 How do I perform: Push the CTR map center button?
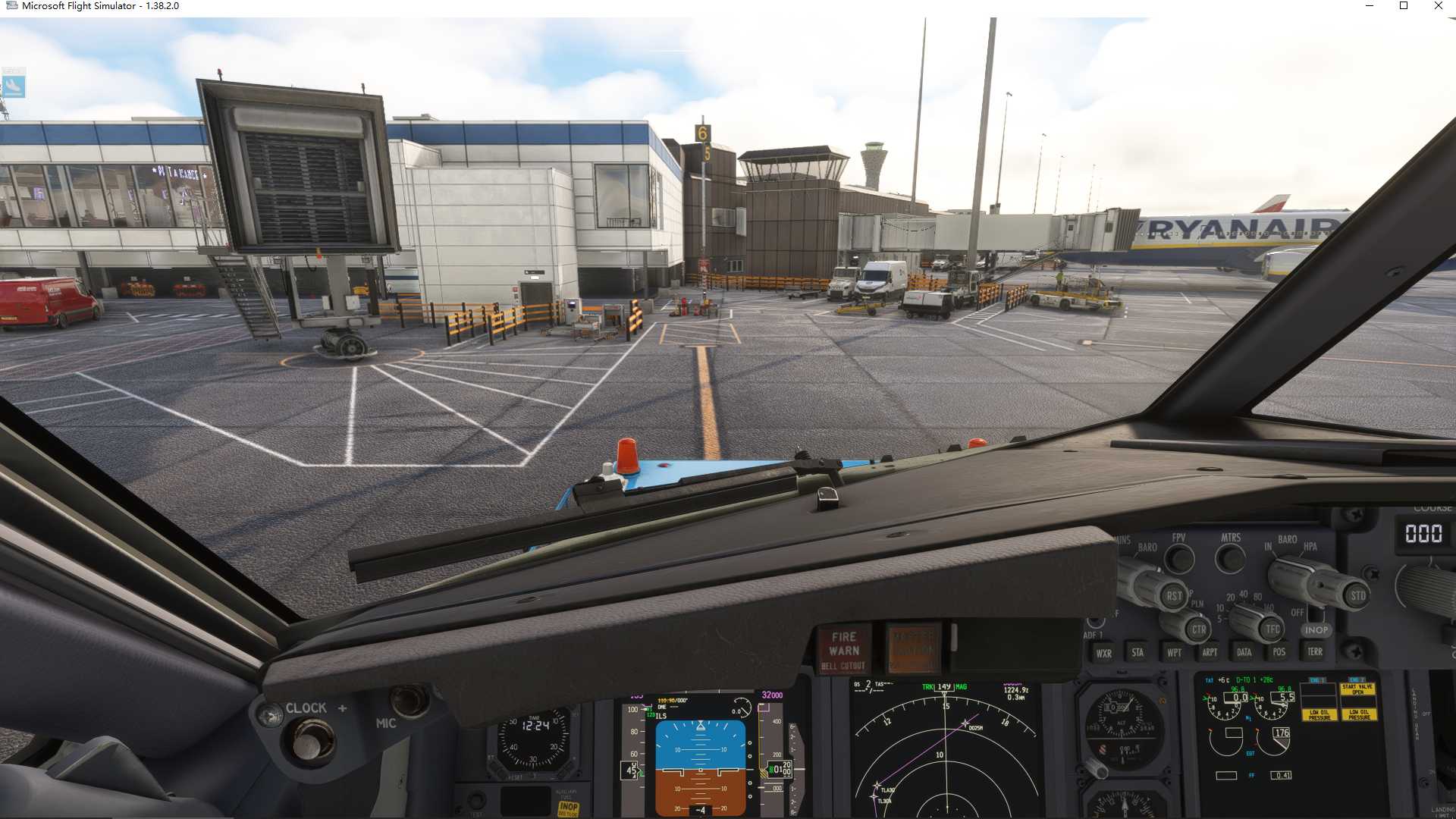[1198, 629]
